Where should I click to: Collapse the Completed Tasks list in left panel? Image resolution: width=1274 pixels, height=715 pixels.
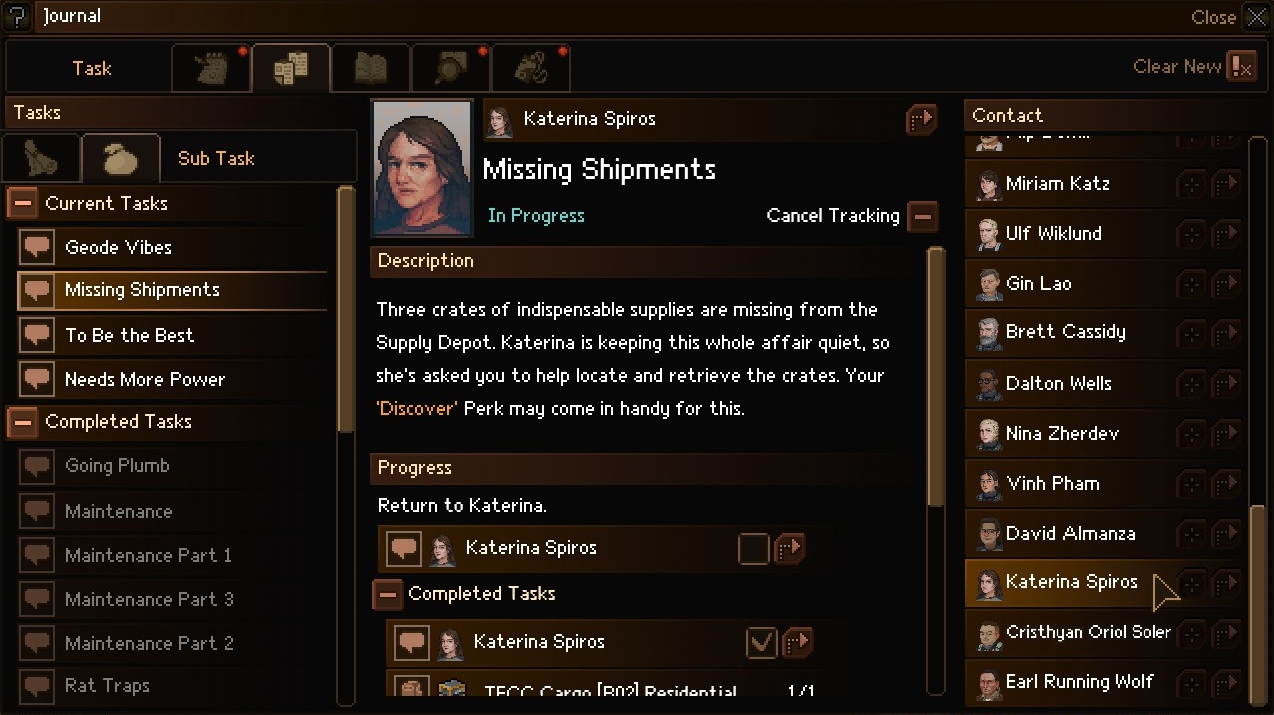(22, 422)
